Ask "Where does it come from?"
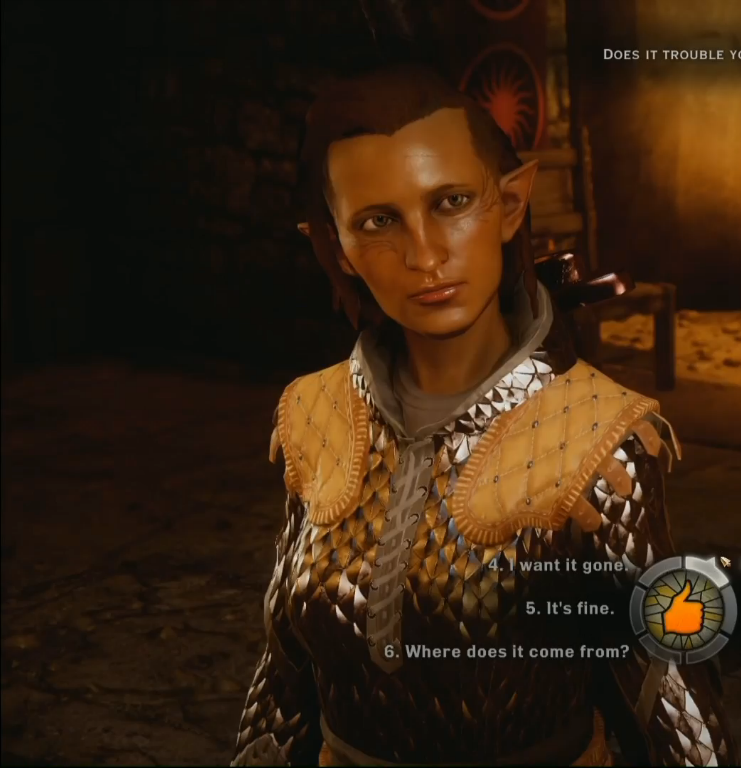This screenshot has height=768, width=741. coord(506,651)
